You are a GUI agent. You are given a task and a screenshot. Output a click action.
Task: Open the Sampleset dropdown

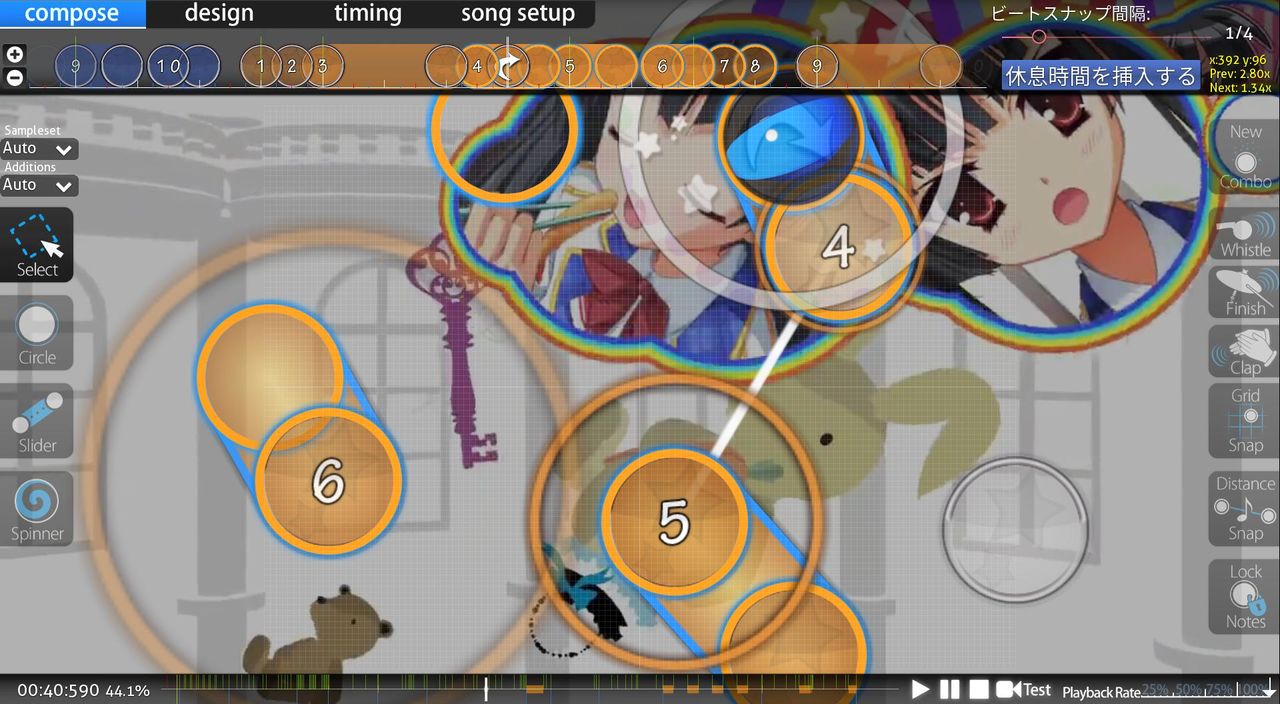click(39, 149)
